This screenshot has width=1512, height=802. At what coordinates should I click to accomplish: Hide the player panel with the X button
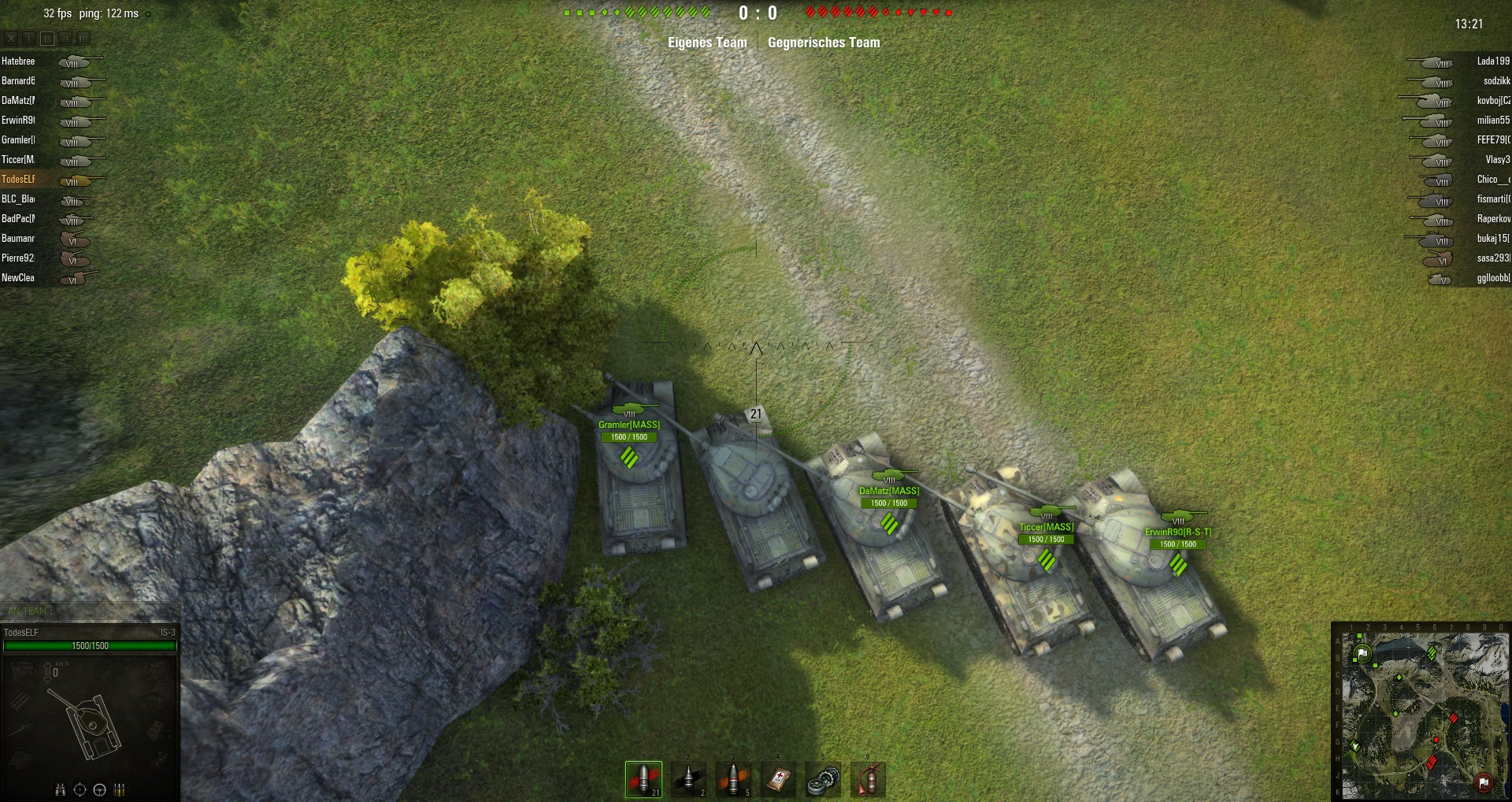(x=11, y=38)
